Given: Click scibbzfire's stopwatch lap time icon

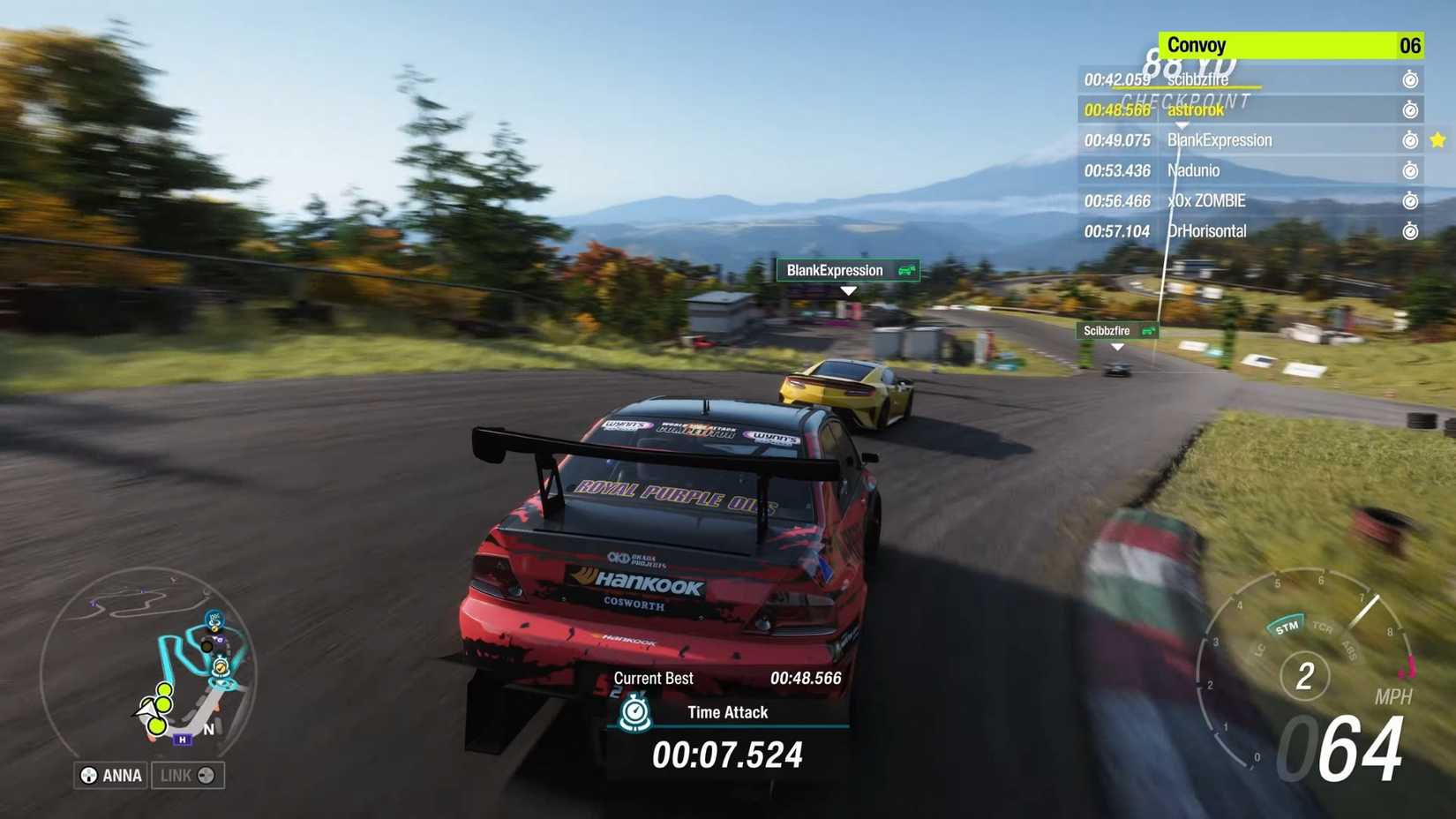Looking at the screenshot, I should [x=1412, y=79].
